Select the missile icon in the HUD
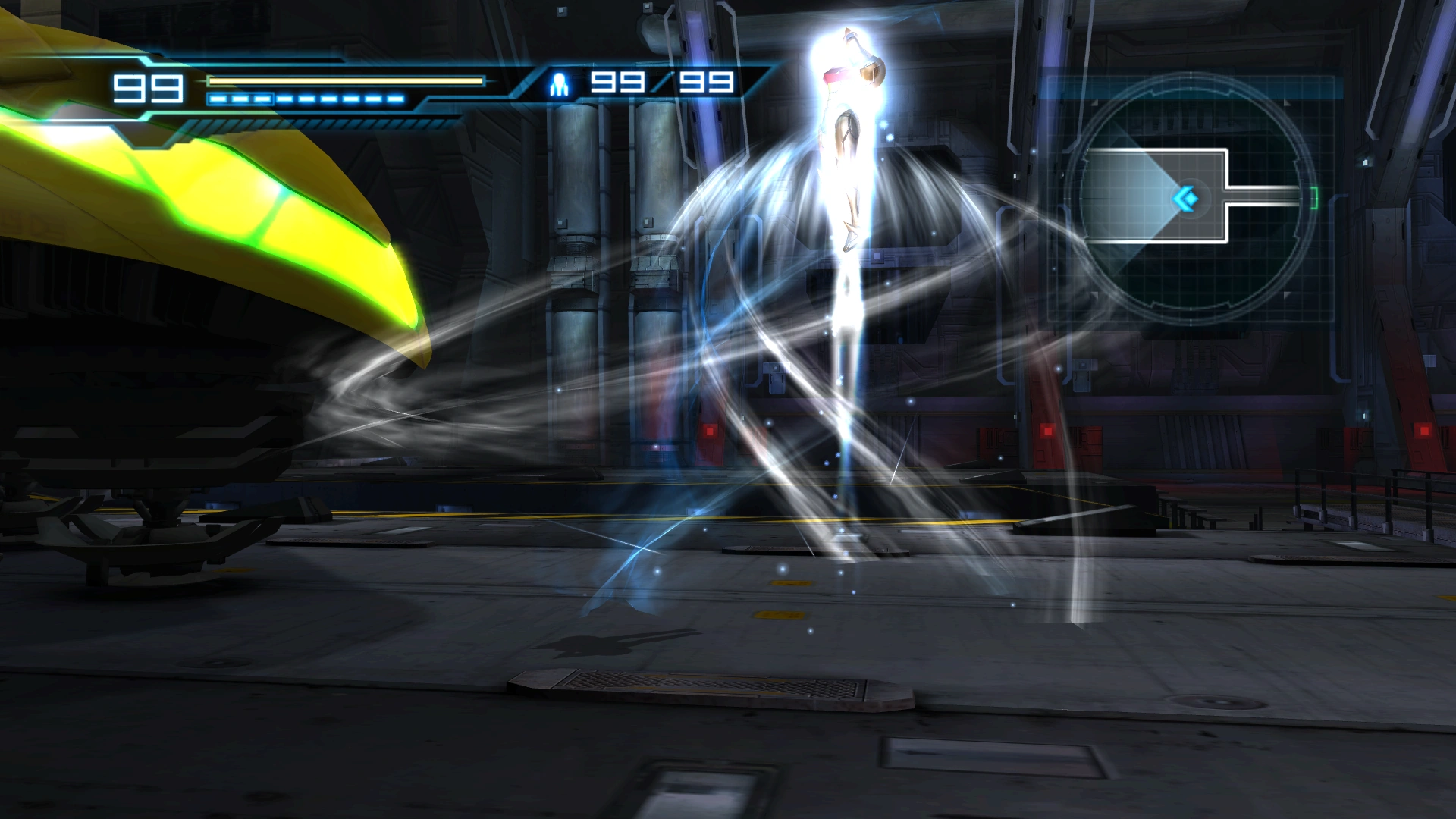 (x=560, y=83)
